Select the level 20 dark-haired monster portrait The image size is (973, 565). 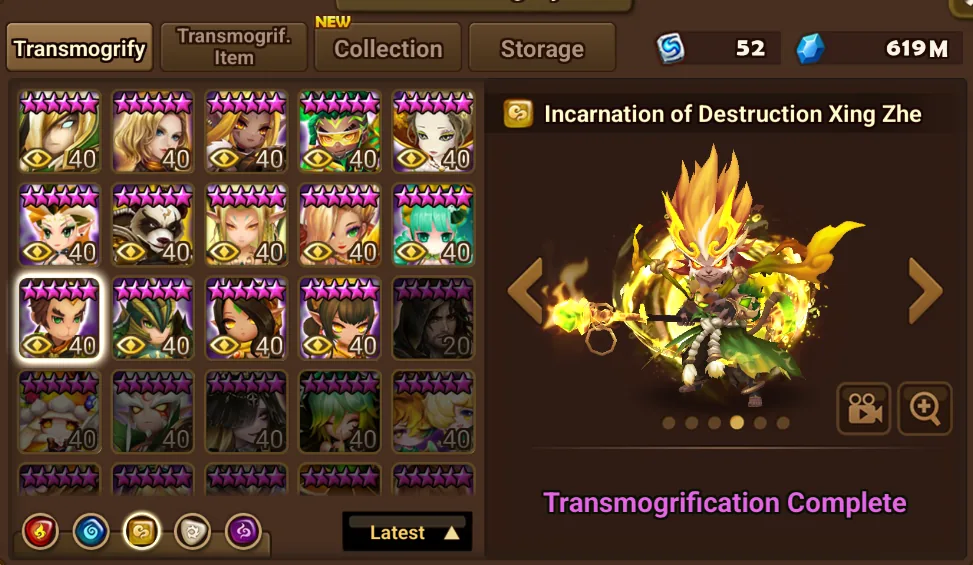click(432, 319)
